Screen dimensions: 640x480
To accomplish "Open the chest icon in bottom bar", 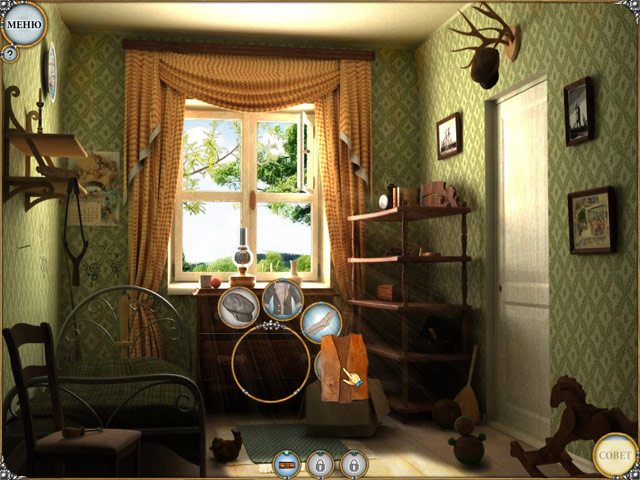I will (287, 464).
